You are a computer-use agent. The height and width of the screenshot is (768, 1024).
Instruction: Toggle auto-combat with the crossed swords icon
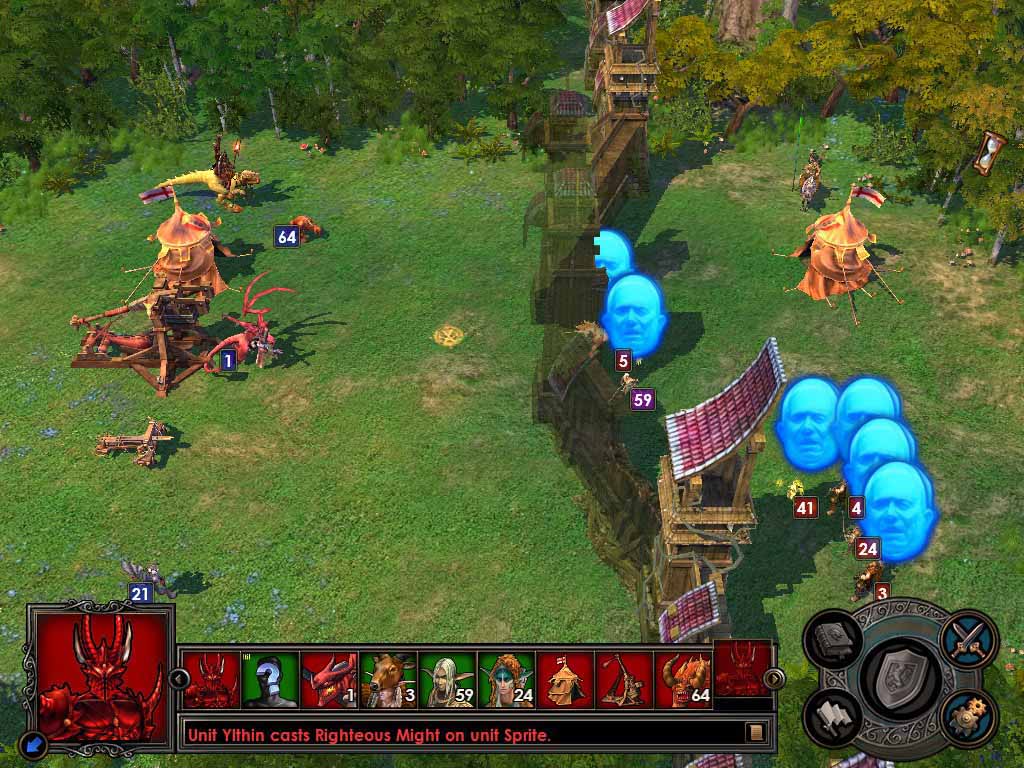(968, 636)
